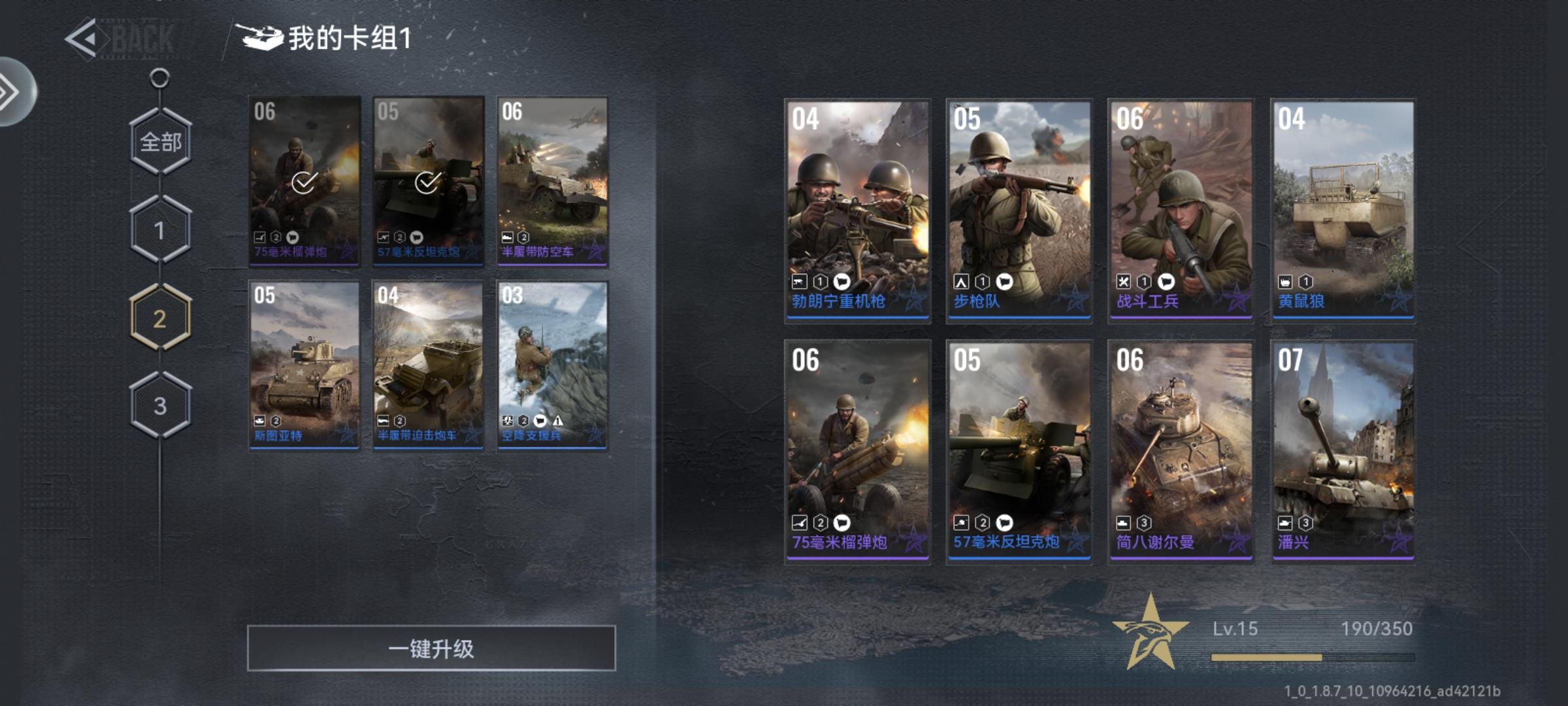Open the cost tier 3 hexagon tab

161,406
